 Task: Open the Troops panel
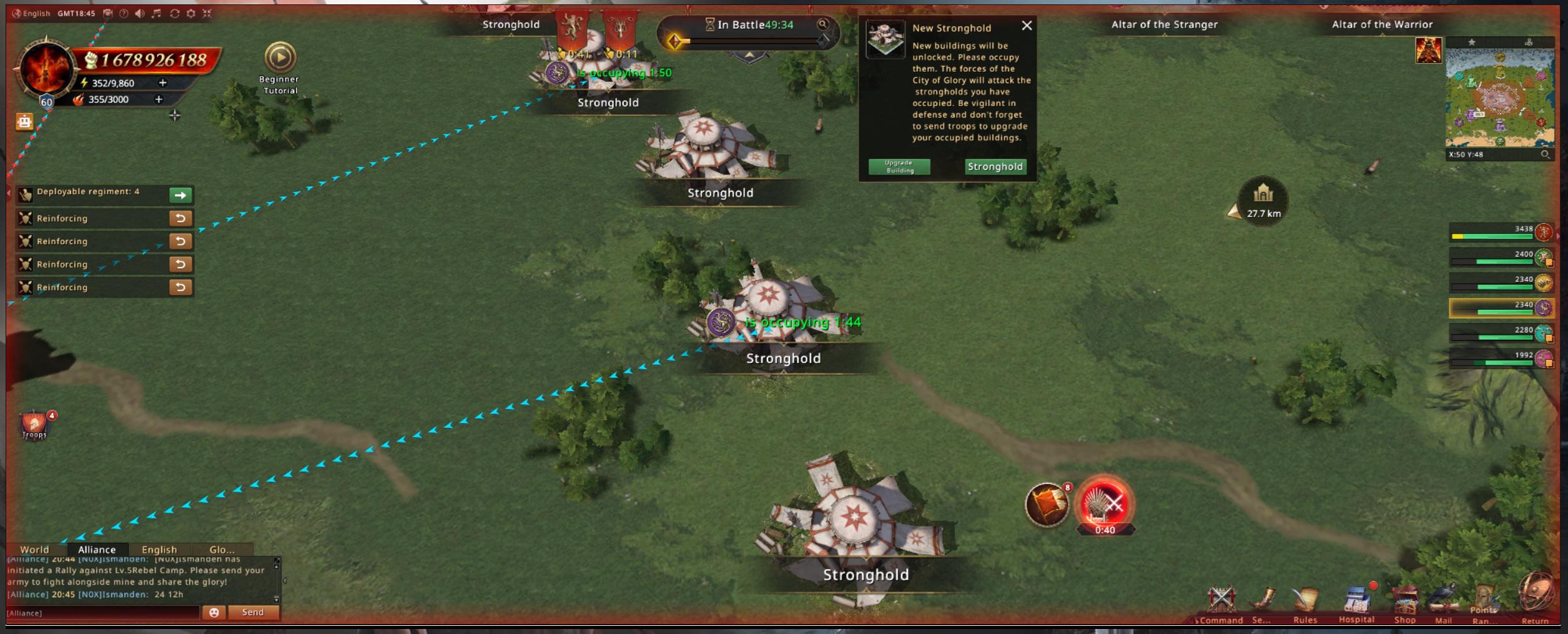pyautogui.click(x=35, y=426)
